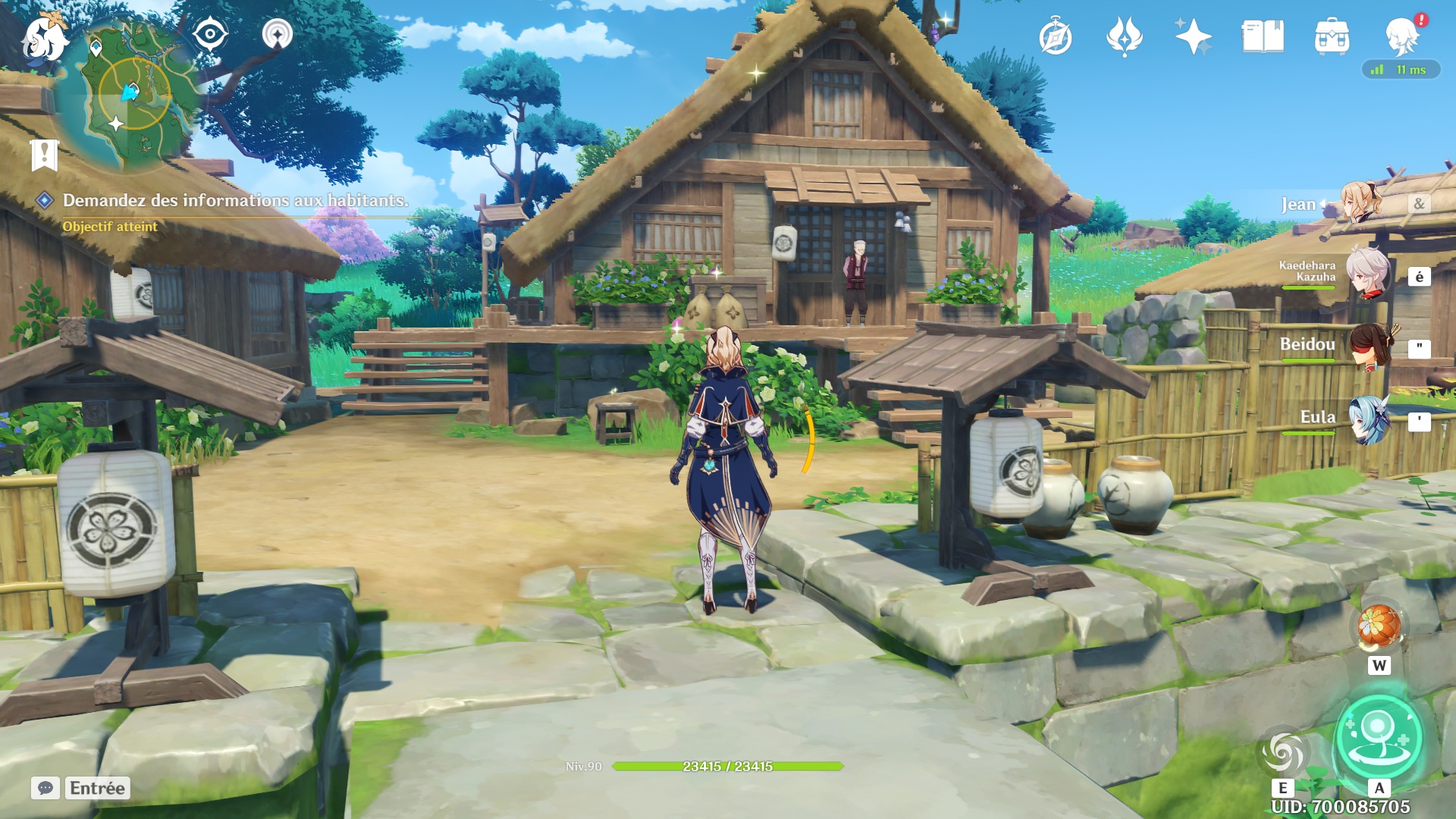
Task: Open the battle pass winged icon
Action: pyautogui.click(x=1124, y=36)
